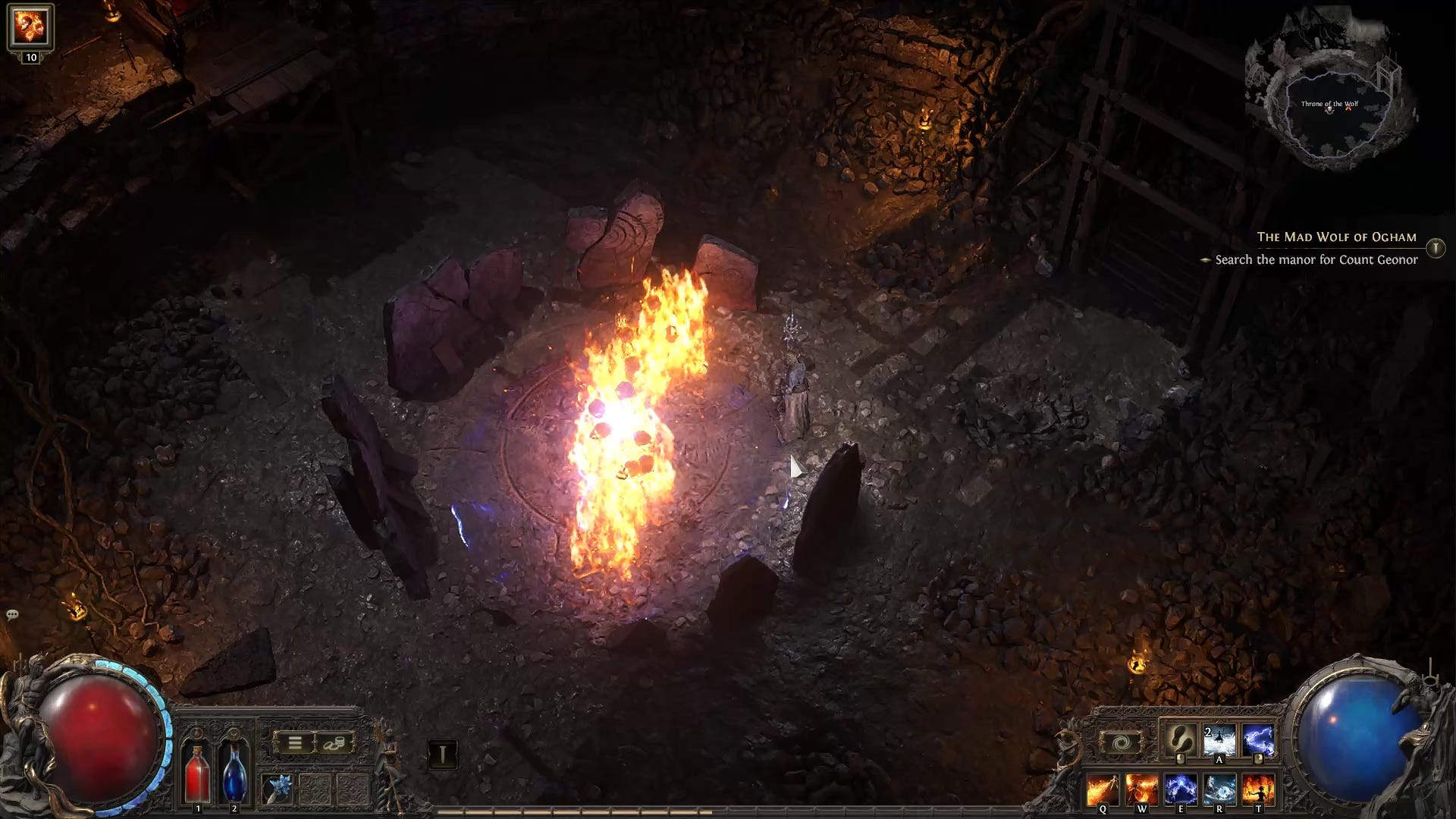This screenshot has width=1456, height=819.
Task: Use the blue mana flask
Action: [x=234, y=772]
